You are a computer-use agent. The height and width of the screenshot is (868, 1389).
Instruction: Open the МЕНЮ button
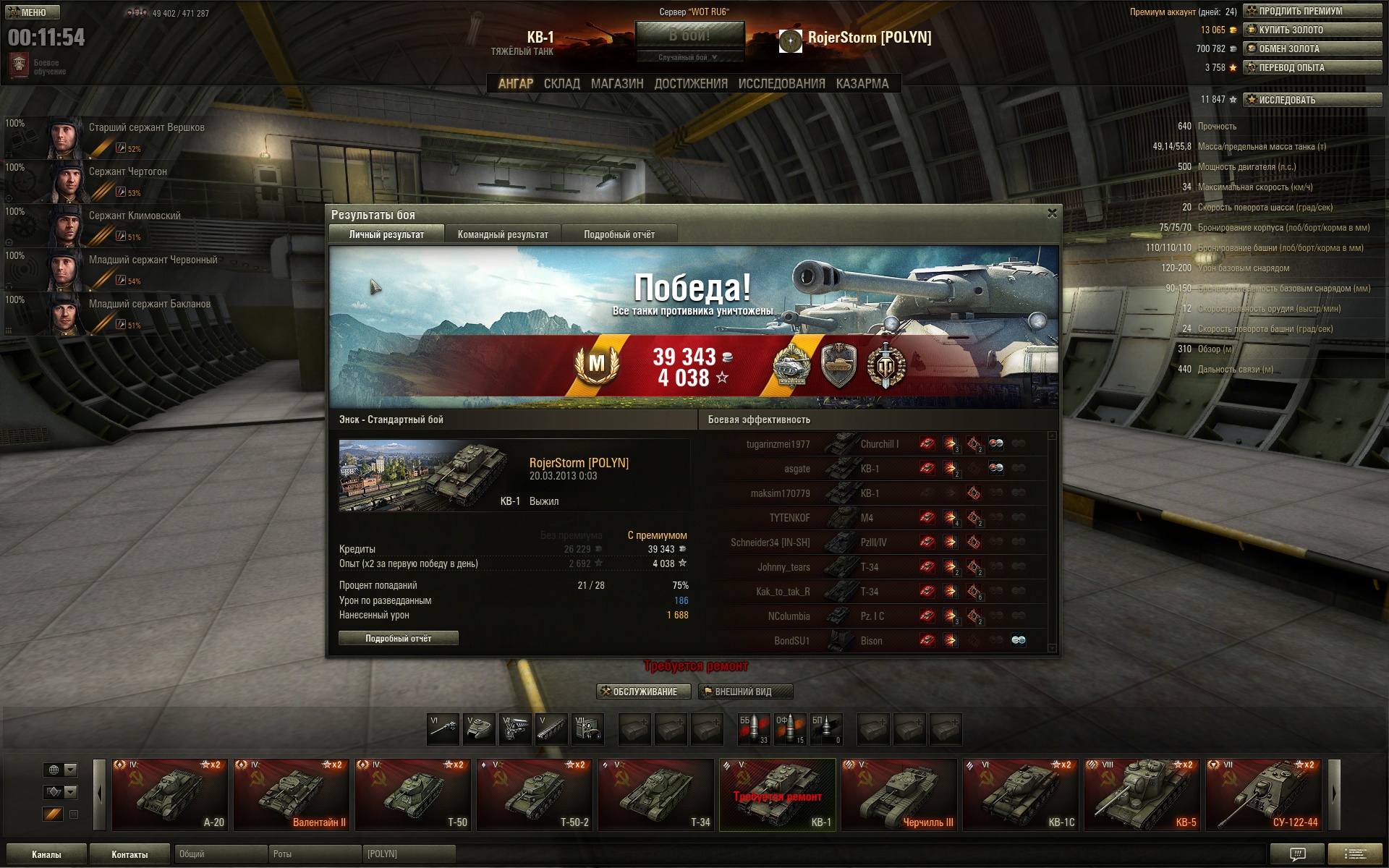(x=33, y=12)
